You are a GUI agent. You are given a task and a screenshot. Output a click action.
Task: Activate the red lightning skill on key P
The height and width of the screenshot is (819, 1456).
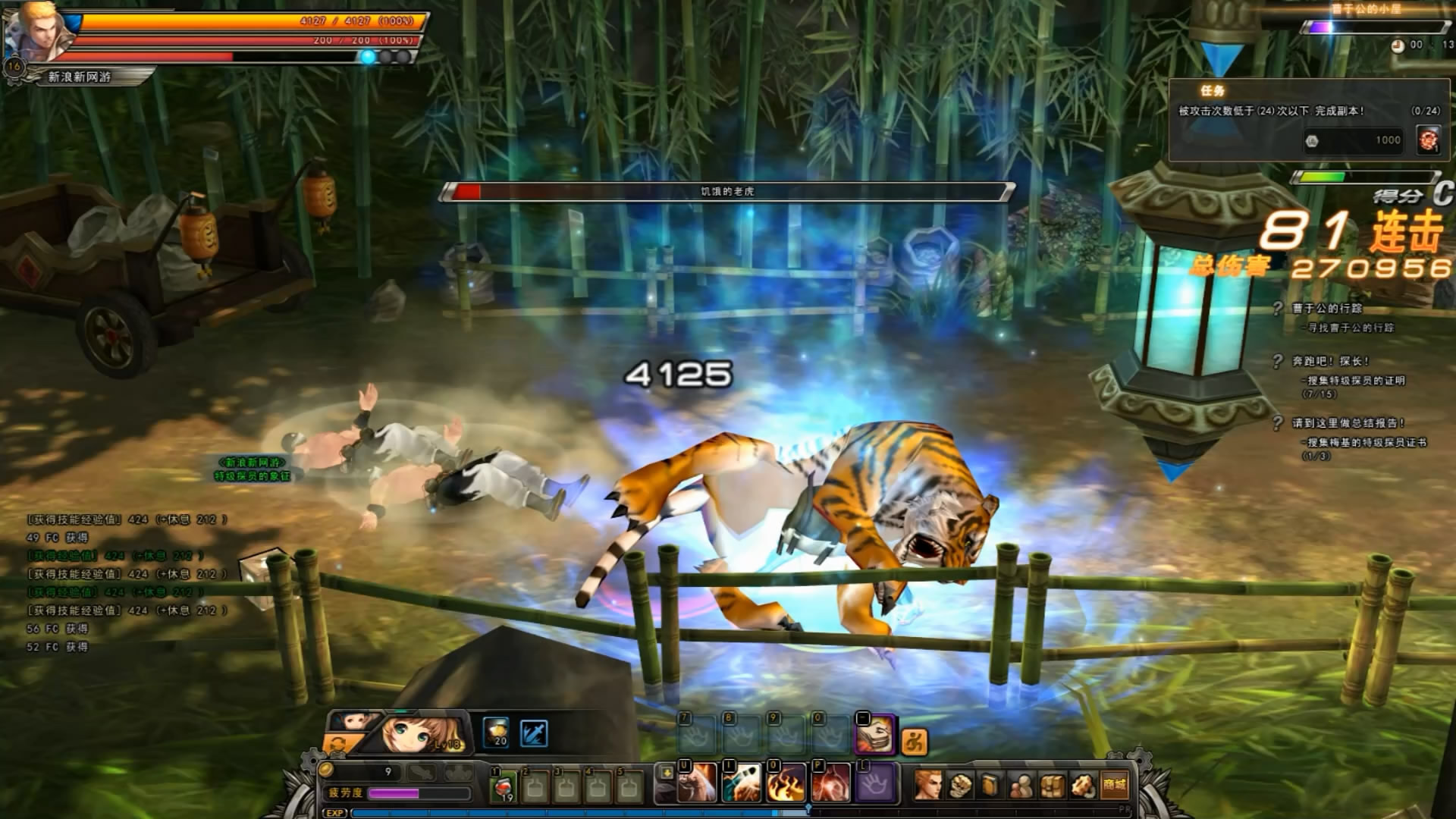click(x=831, y=783)
